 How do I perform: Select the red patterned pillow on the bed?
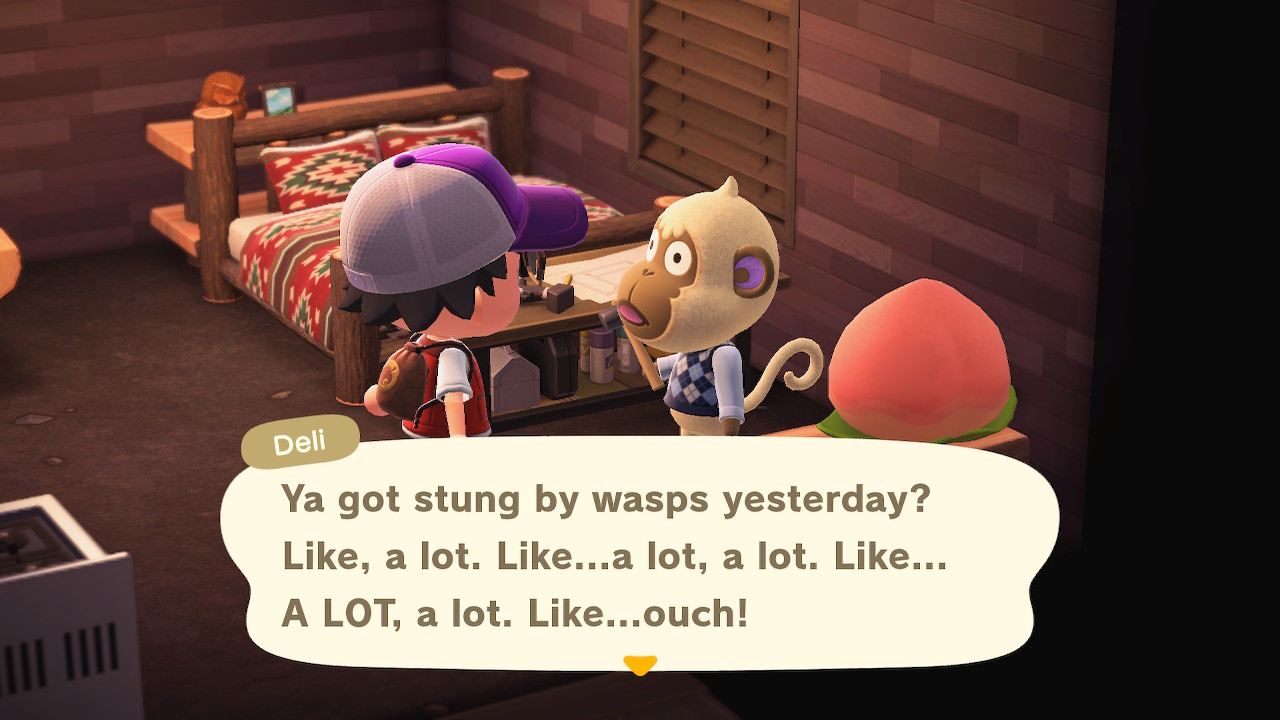click(320, 170)
